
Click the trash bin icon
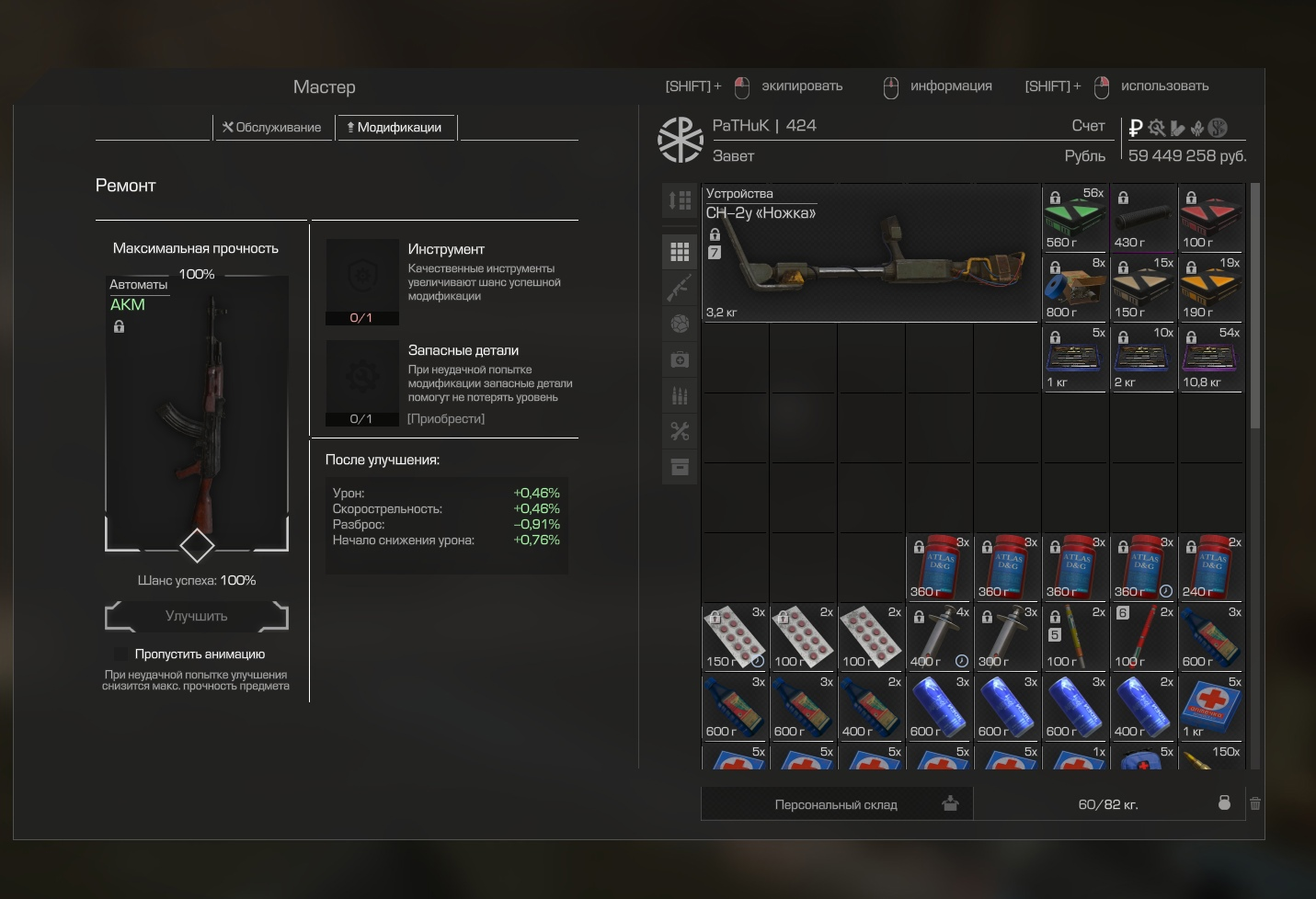1254,803
